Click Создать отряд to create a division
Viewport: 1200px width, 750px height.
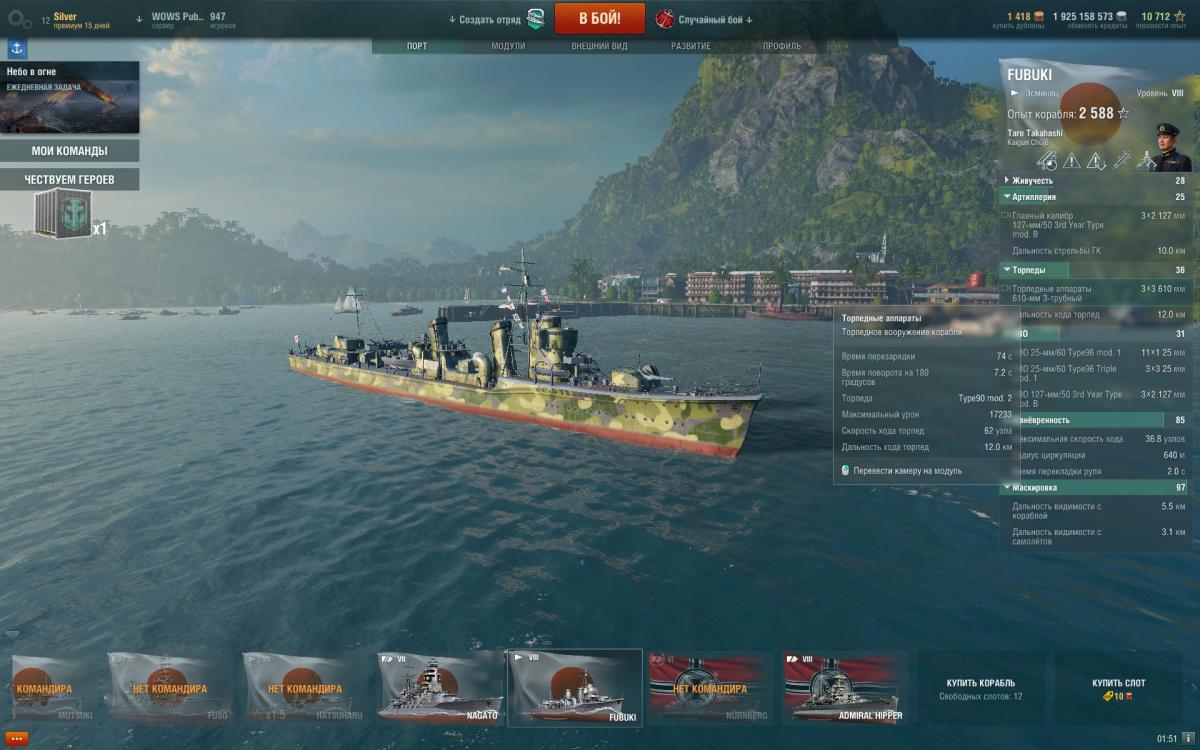pos(485,19)
